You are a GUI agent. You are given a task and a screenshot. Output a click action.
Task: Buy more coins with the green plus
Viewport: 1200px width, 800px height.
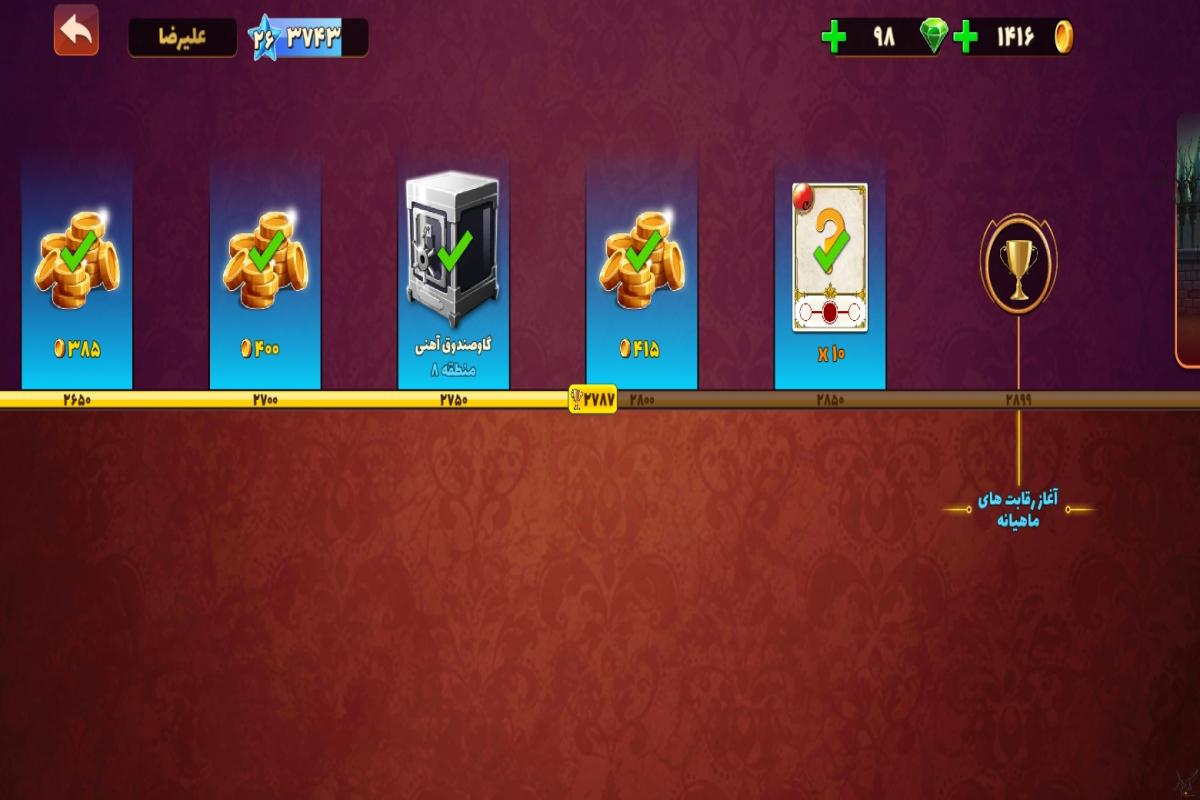[965, 38]
